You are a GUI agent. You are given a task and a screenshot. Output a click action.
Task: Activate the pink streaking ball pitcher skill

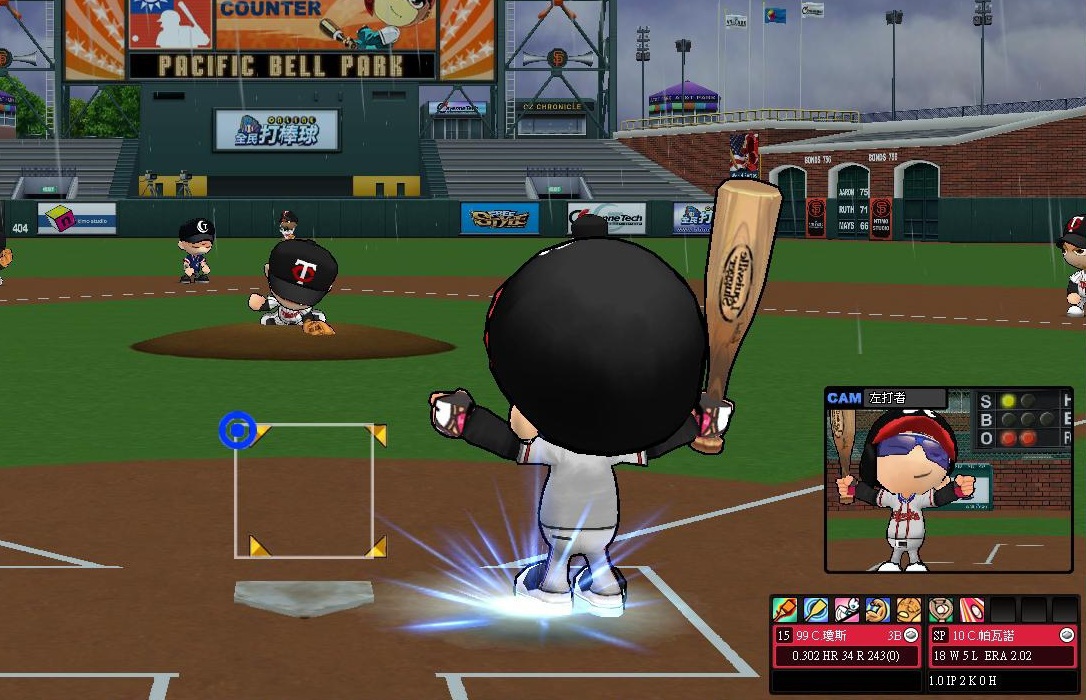coord(971,609)
